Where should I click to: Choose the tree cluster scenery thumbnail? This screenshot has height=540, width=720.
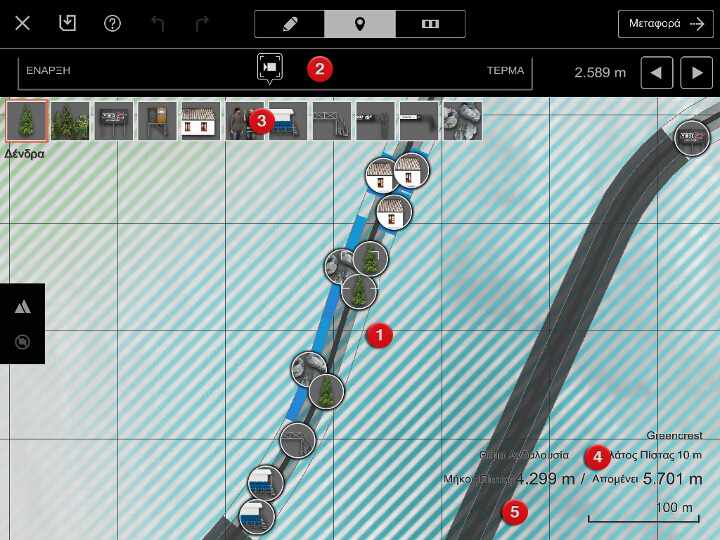(70, 121)
